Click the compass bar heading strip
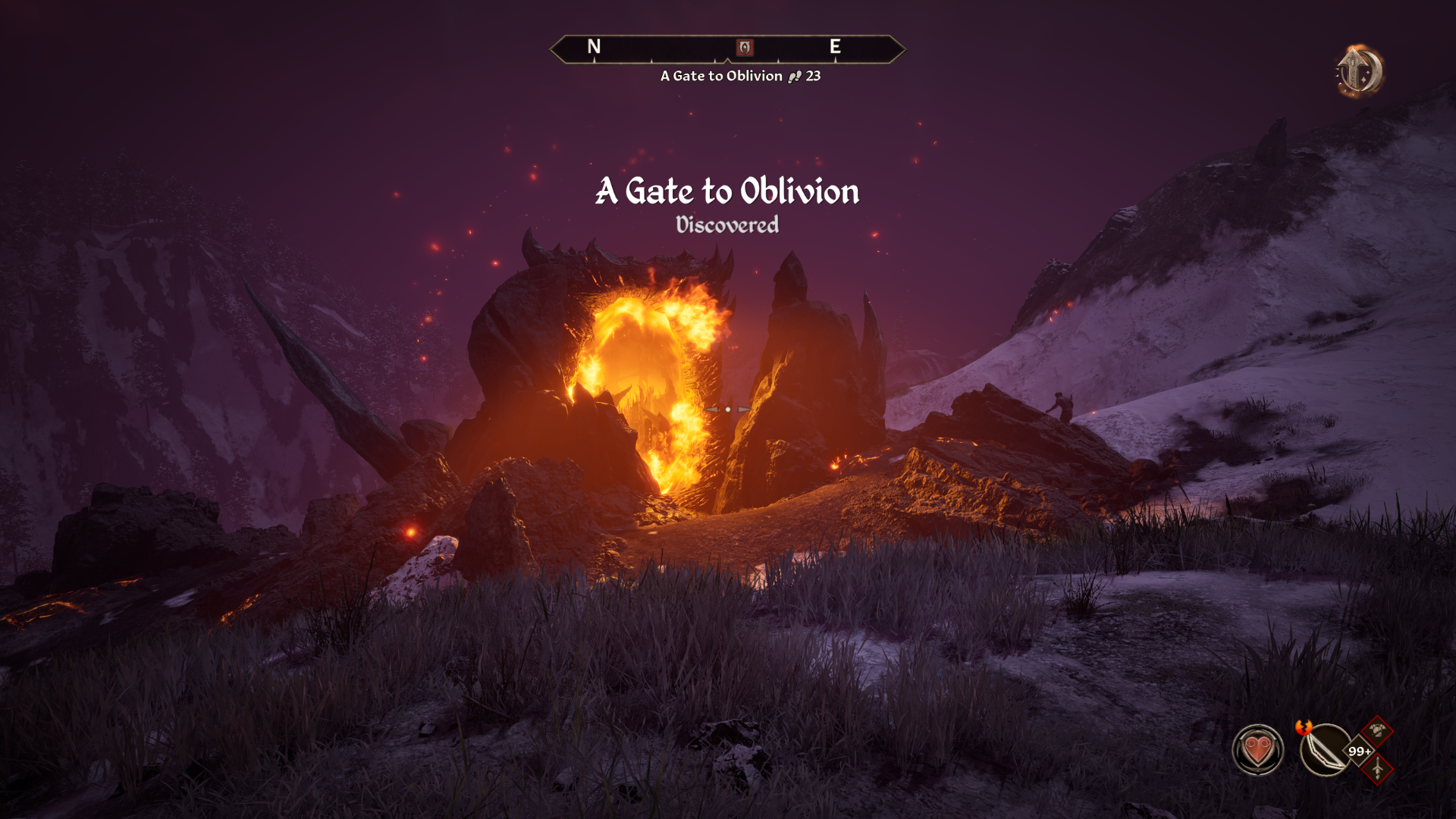 (667, 49)
